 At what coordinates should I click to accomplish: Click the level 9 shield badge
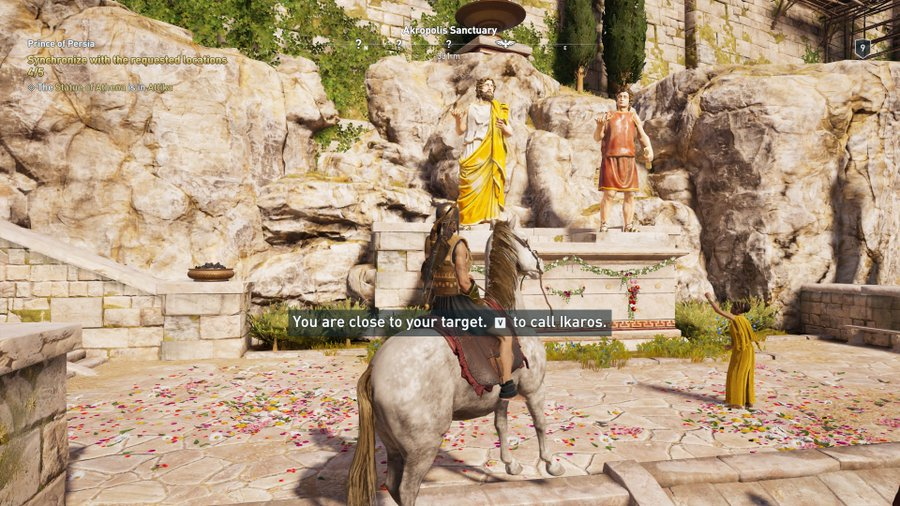click(862, 47)
